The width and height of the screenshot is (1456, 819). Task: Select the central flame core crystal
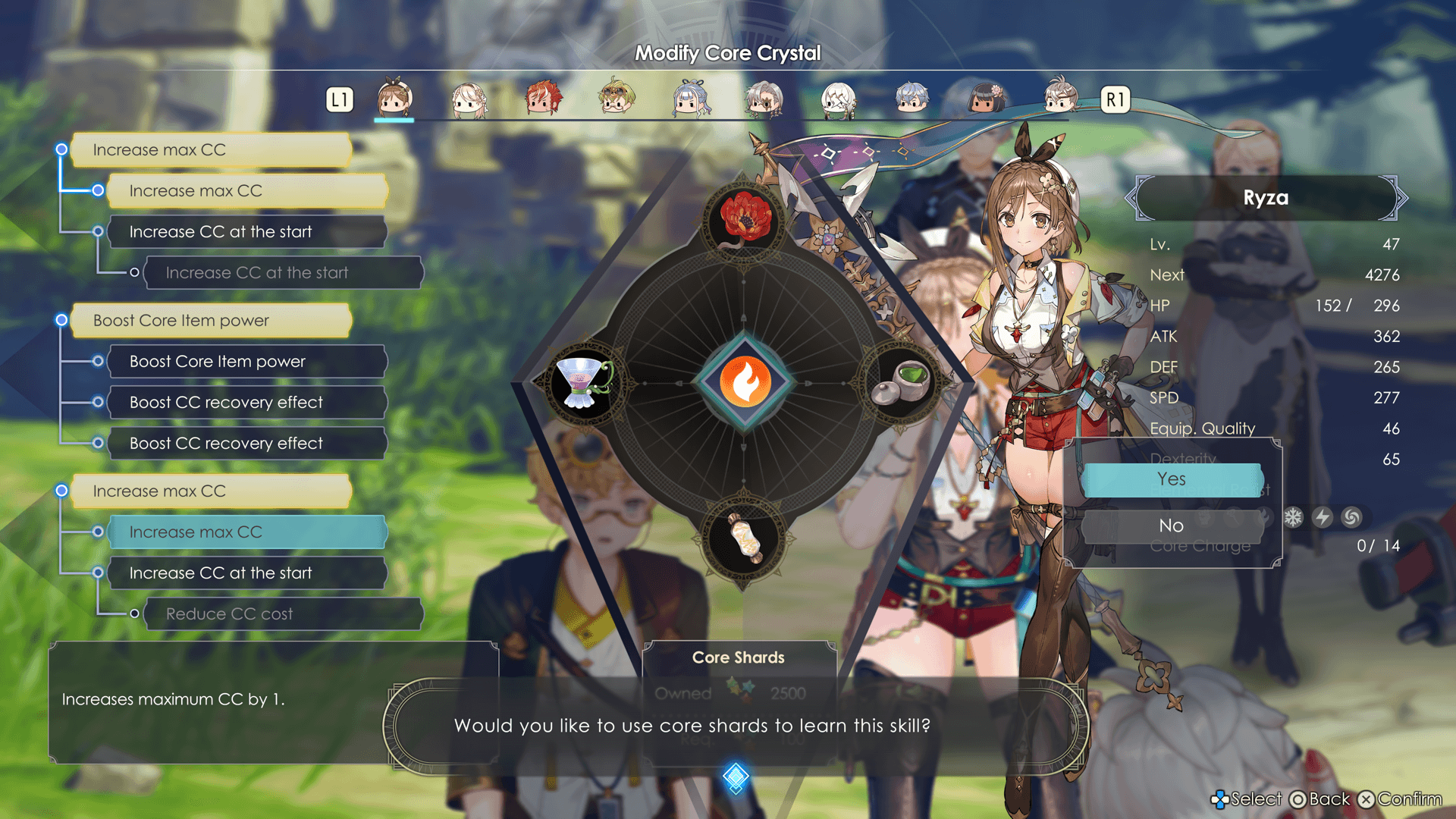[745, 381]
